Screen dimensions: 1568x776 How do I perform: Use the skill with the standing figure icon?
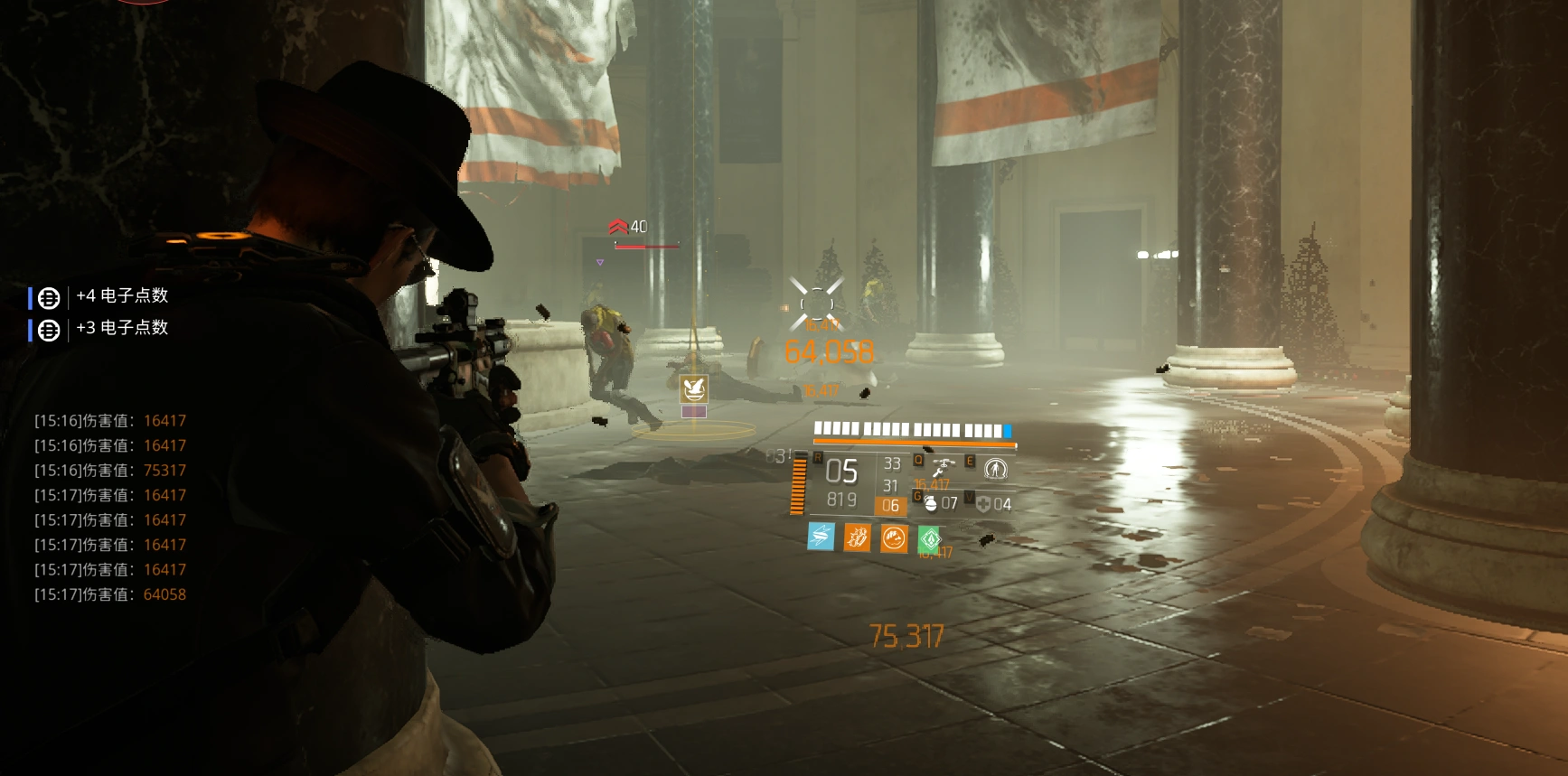tap(995, 469)
